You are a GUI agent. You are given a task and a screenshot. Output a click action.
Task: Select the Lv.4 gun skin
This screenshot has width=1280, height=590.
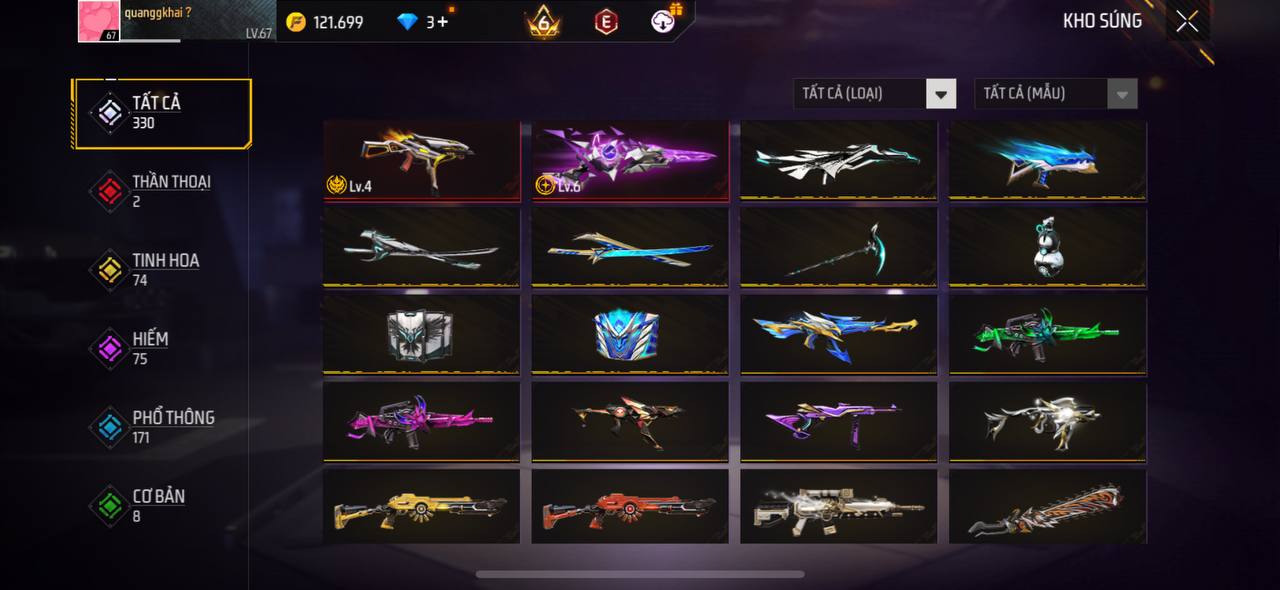pos(422,160)
